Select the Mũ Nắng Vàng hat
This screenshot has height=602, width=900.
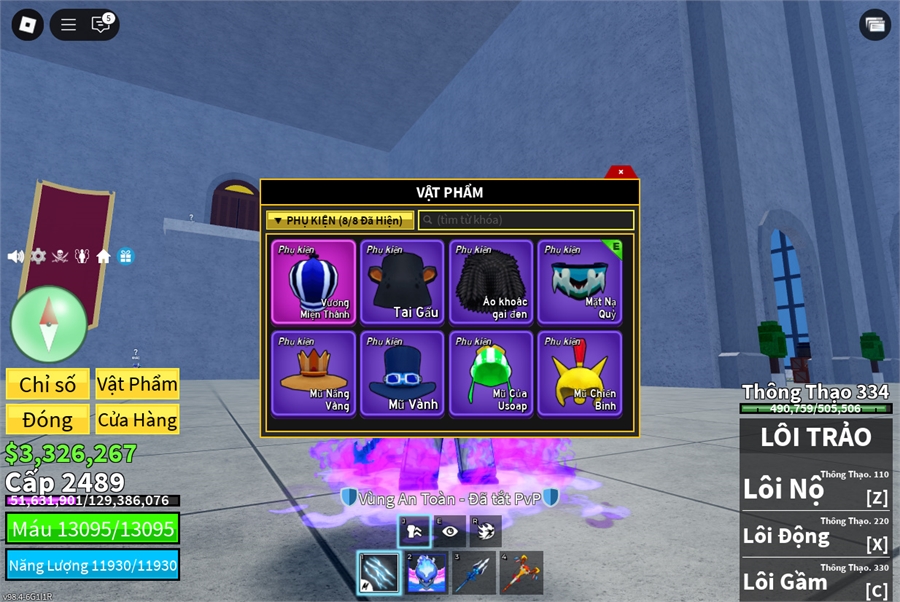[313, 373]
